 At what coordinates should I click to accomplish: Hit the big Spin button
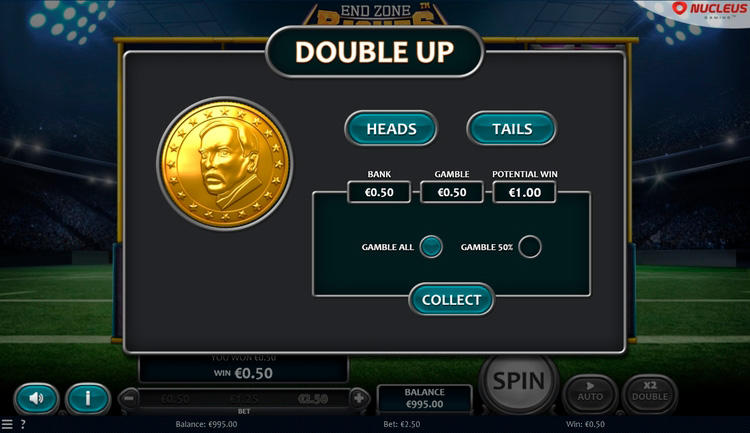point(519,381)
